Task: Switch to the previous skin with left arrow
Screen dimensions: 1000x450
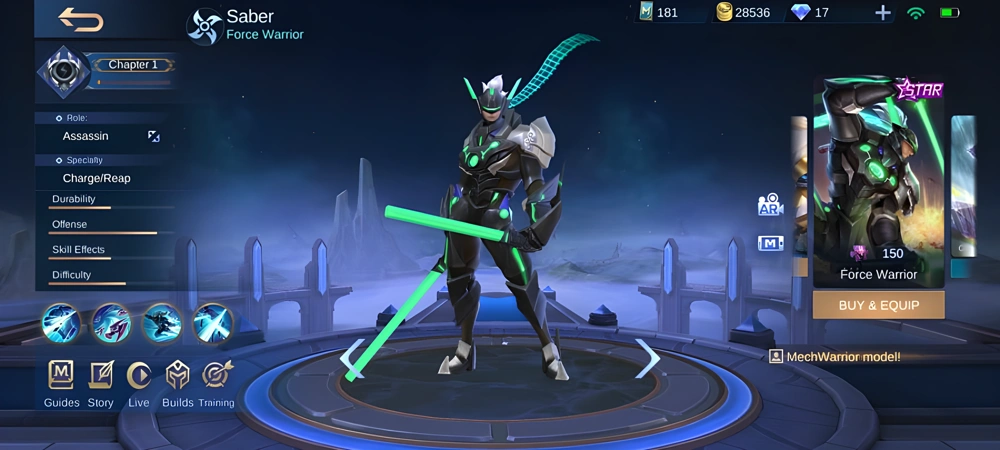Action: coord(353,358)
